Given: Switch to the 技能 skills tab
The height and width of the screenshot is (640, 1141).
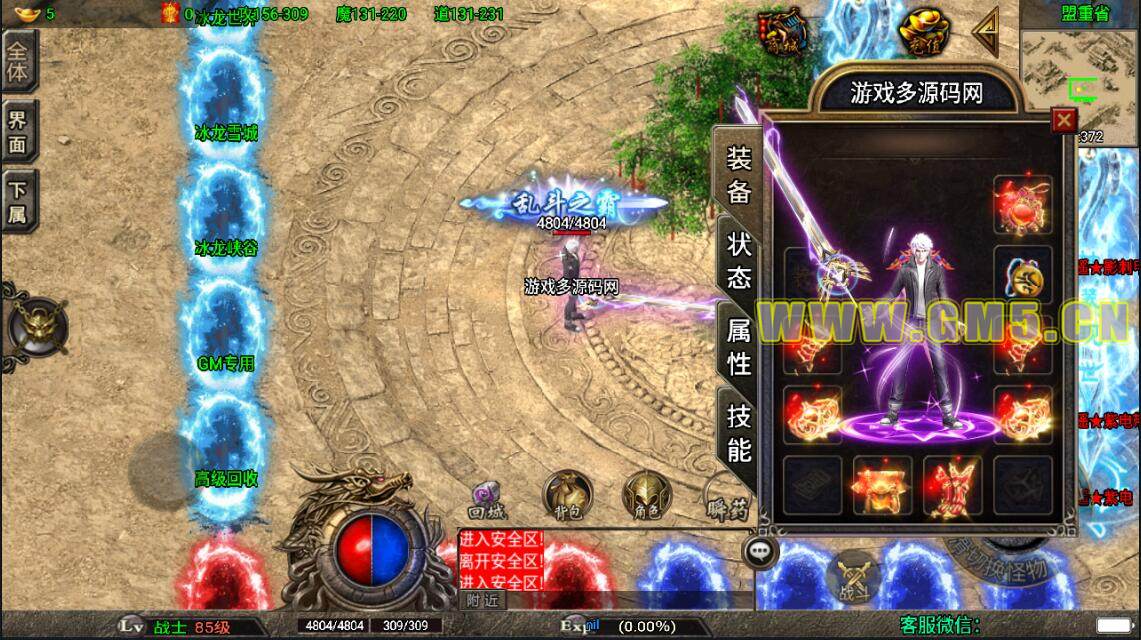Looking at the screenshot, I should click(739, 432).
